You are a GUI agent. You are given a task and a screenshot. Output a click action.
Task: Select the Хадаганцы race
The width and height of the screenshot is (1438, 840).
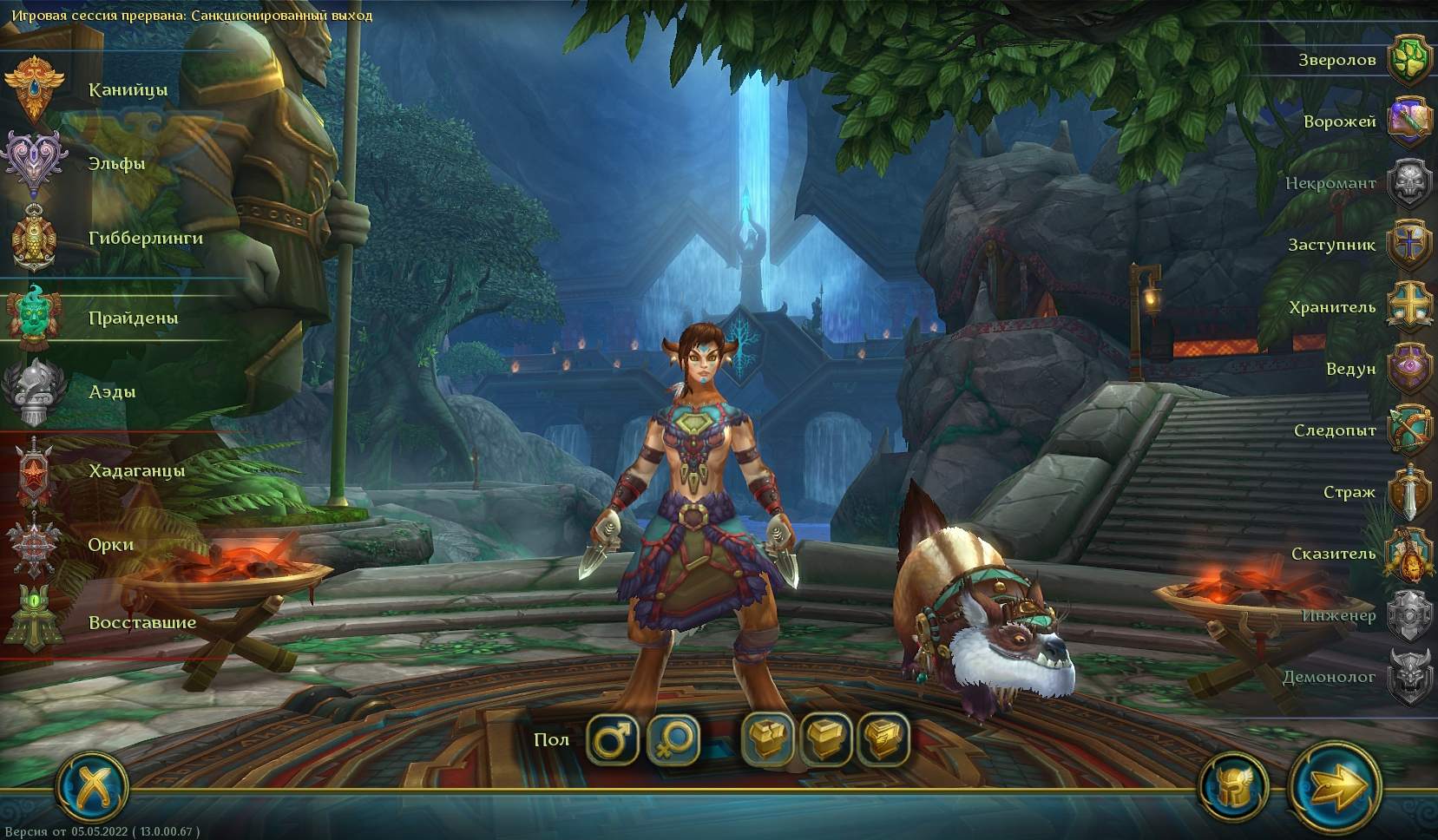coord(35,470)
